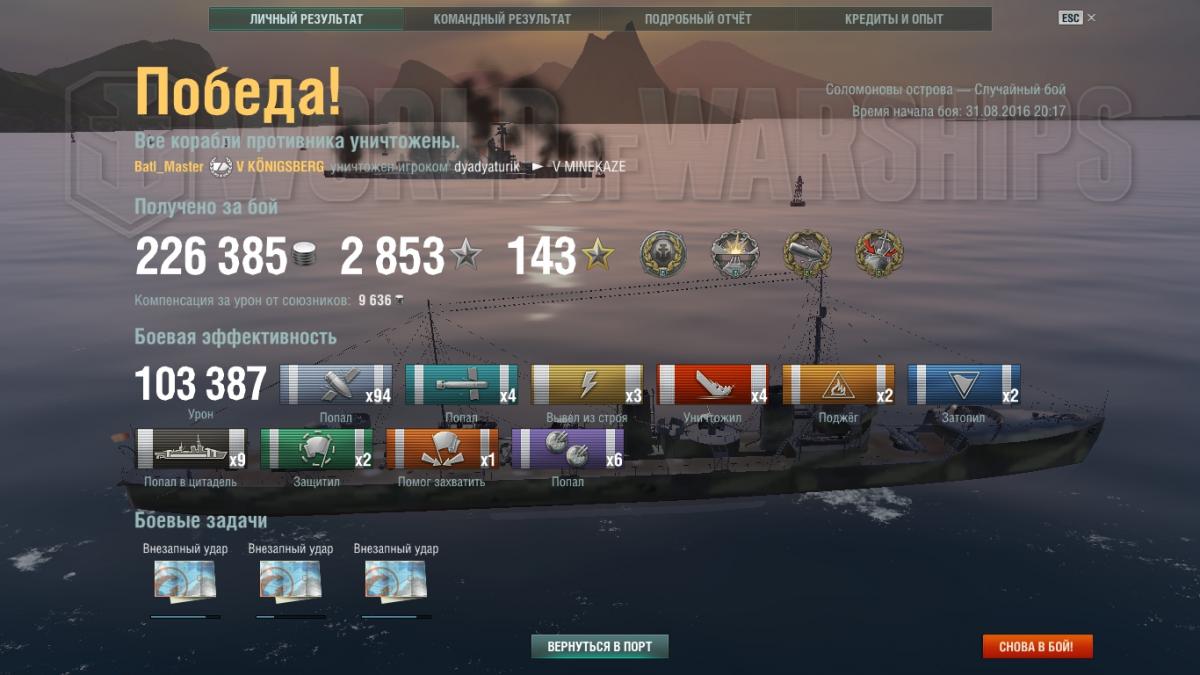Open the first Внезапный удар combat mission
1200x675 pixels.
click(185, 580)
